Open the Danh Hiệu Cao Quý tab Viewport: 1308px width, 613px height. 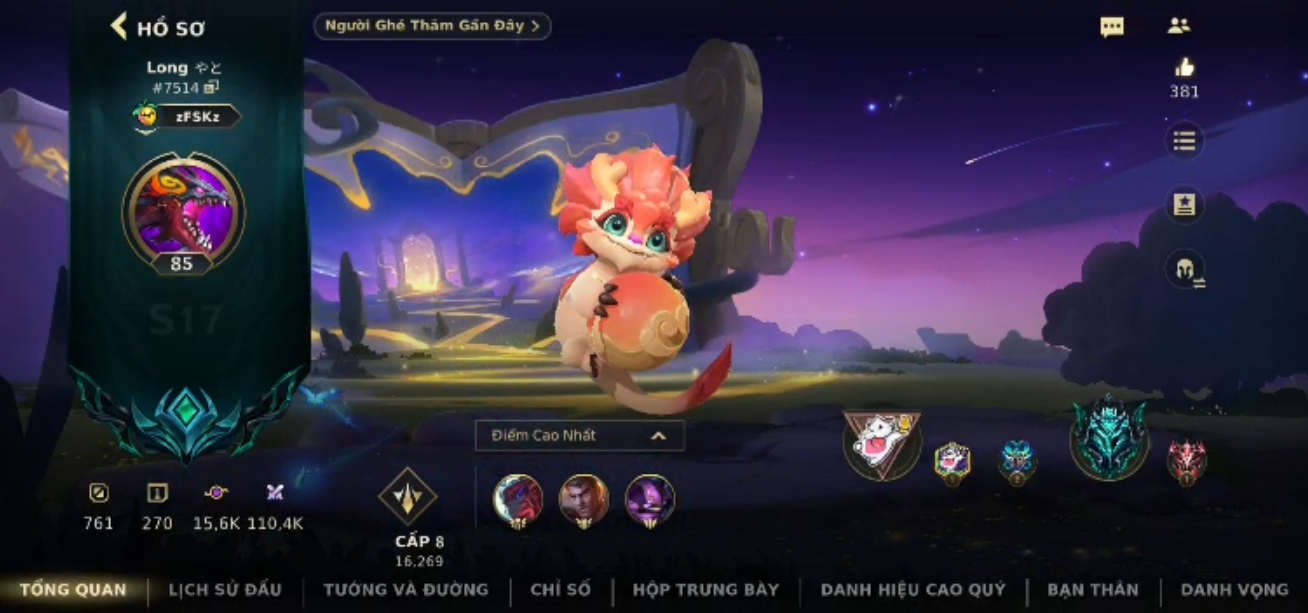pos(913,590)
